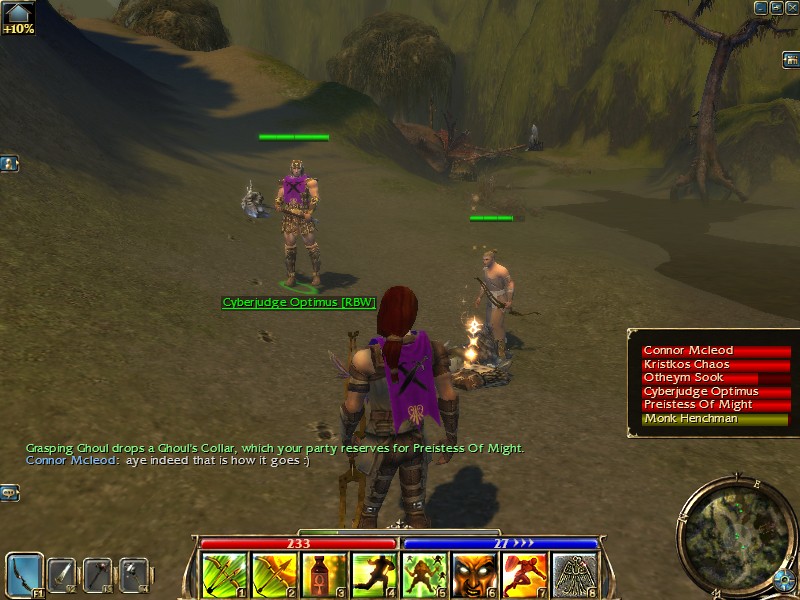Activate the troll figure skill in slot 5
Image resolution: width=800 pixels, height=600 pixels.
click(424, 575)
